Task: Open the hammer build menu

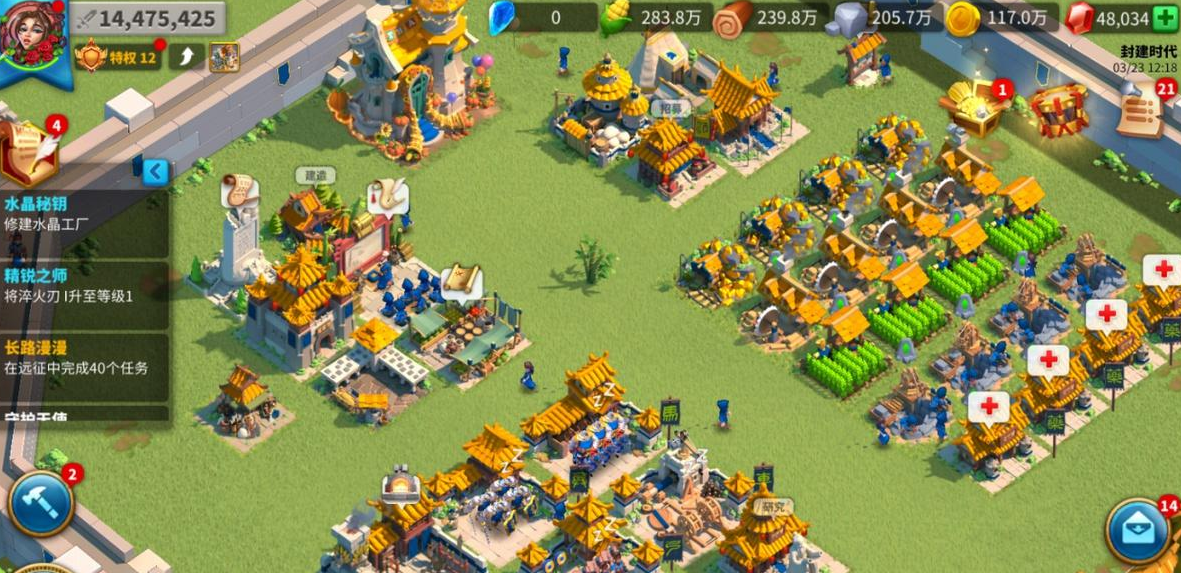Action: (x=41, y=503)
